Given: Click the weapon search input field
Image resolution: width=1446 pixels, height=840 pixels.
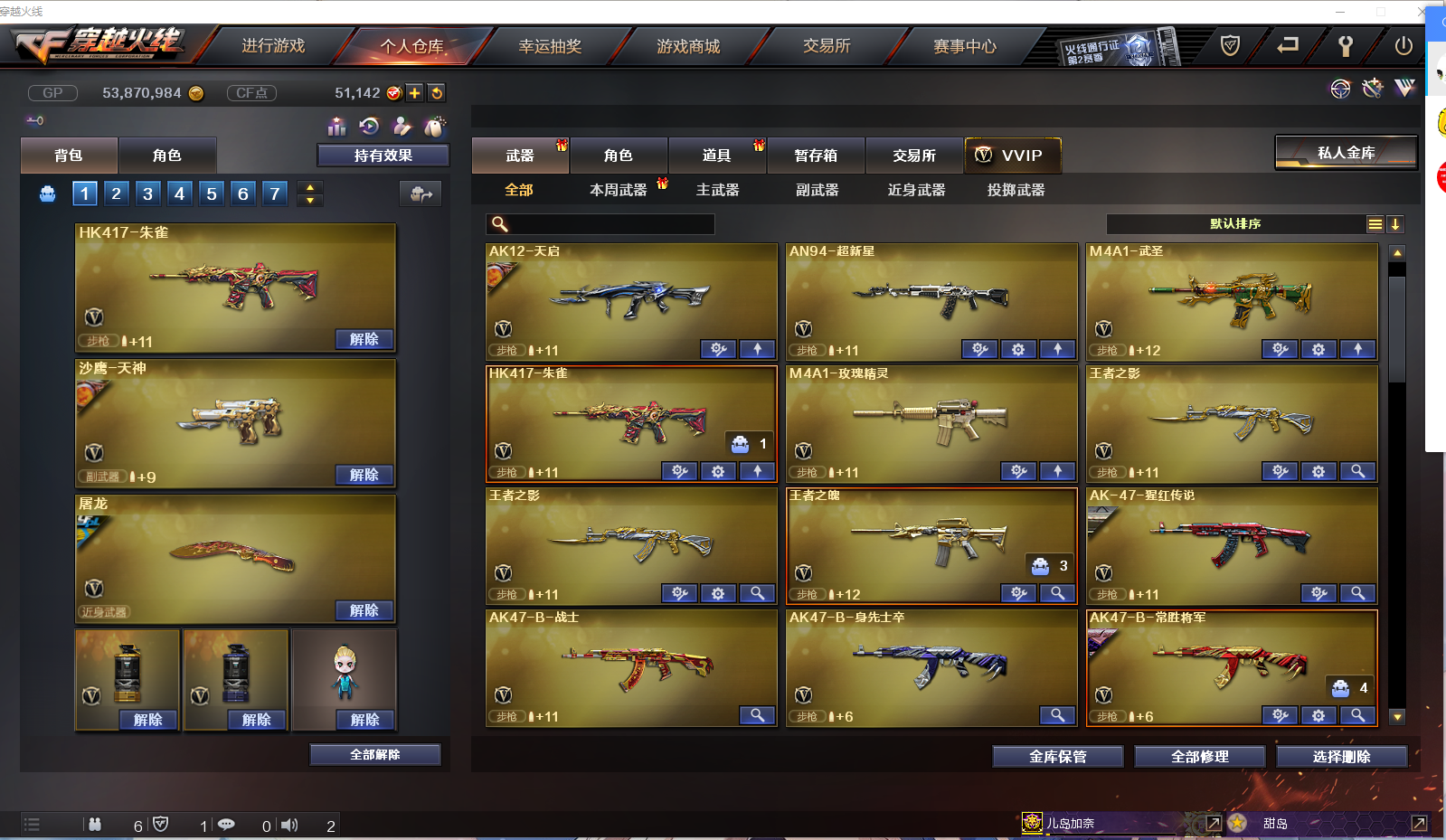Looking at the screenshot, I should click(x=600, y=223).
